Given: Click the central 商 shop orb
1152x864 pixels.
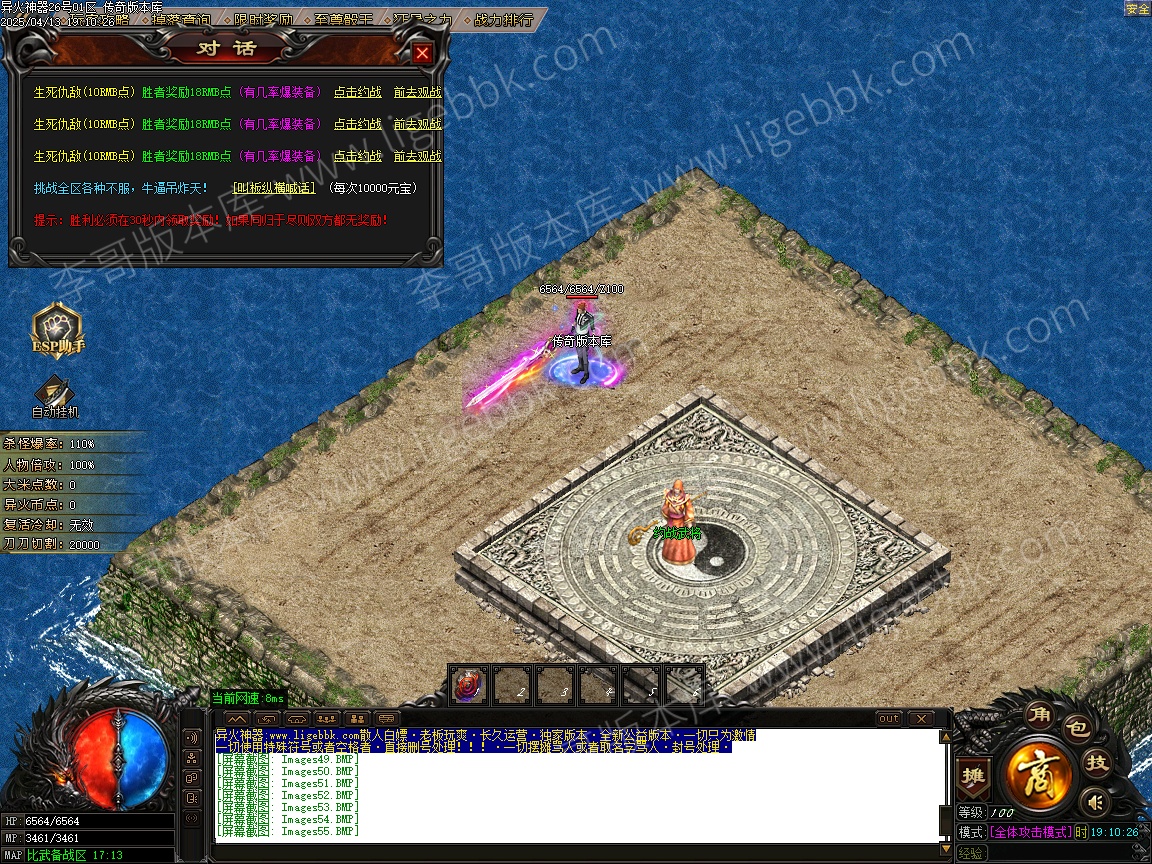Looking at the screenshot, I should (1040, 773).
